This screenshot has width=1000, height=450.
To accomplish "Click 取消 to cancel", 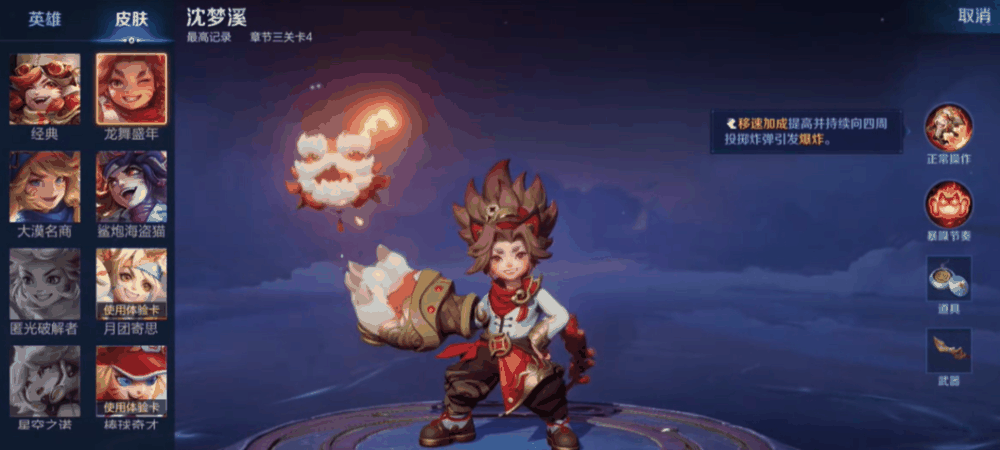I will (x=973, y=16).
